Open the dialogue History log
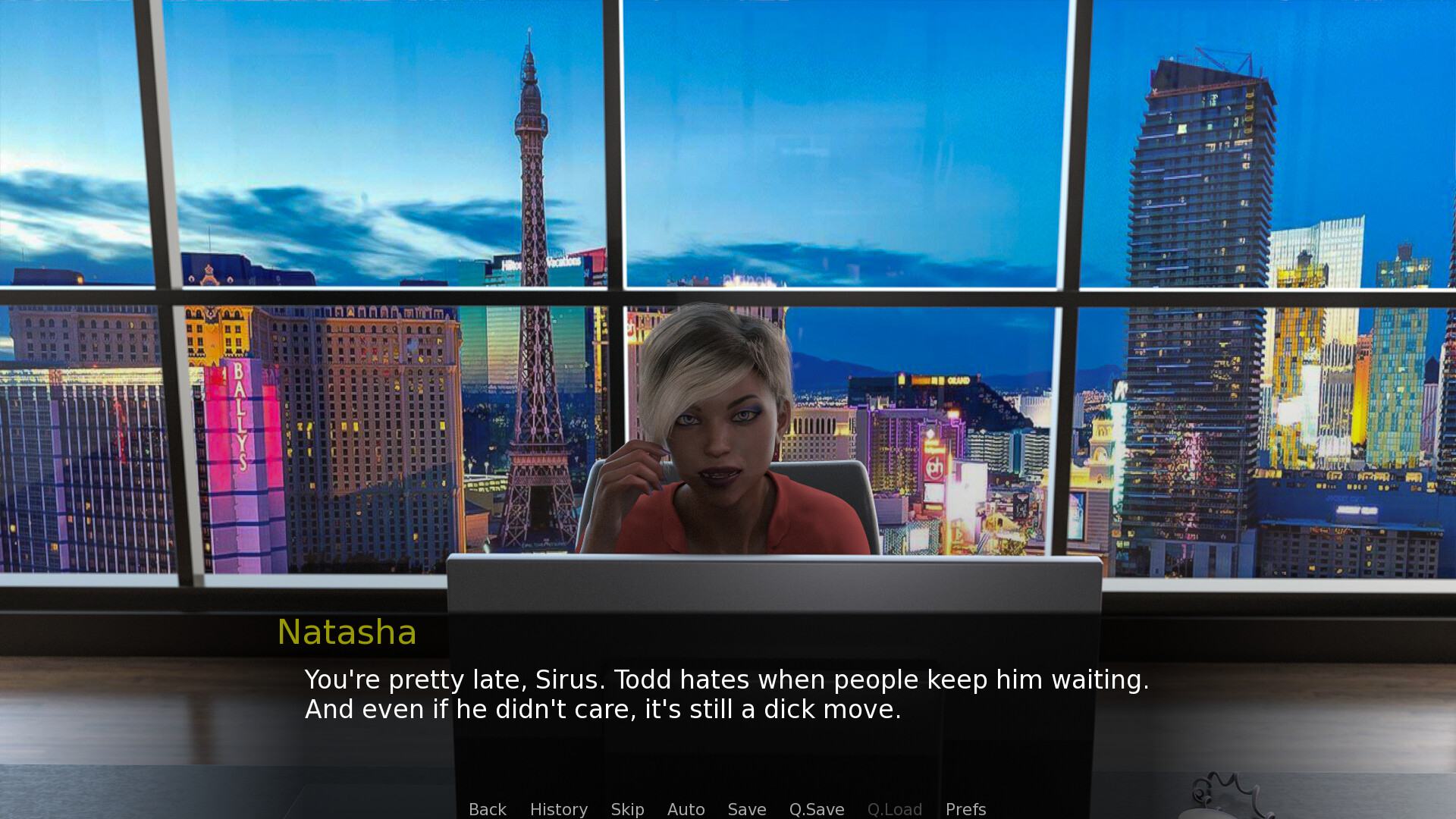This screenshot has height=819, width=1456. pyautogui.click(x=558, y=809)
